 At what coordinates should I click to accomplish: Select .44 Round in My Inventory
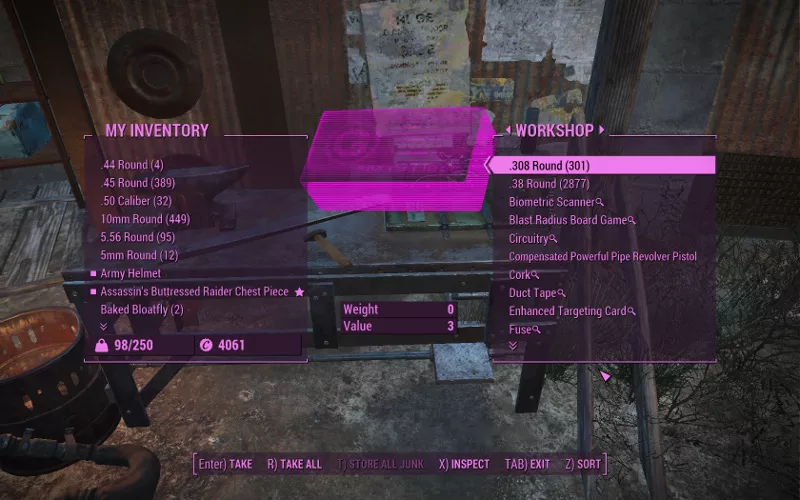click(132, 165)
